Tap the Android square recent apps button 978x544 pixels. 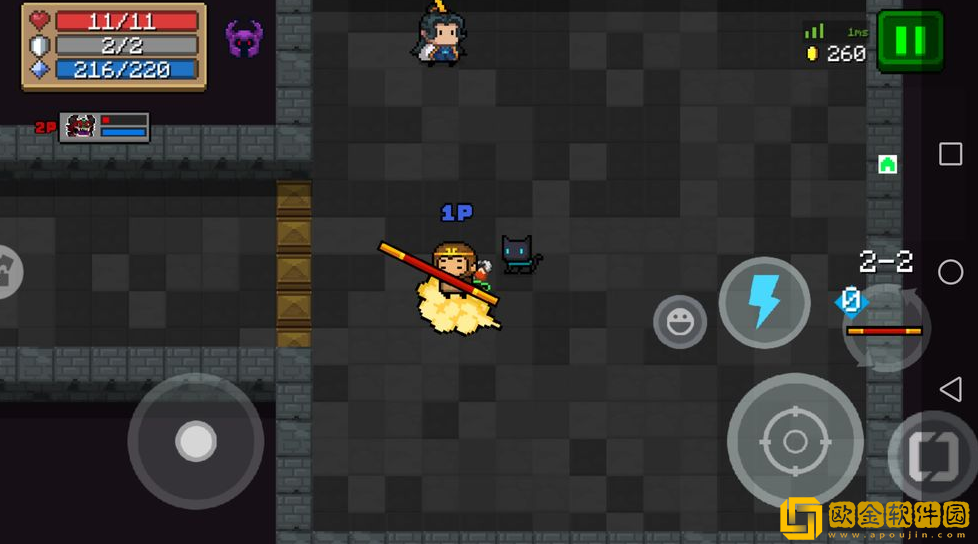pyautogui.click(x=950, y=154)
